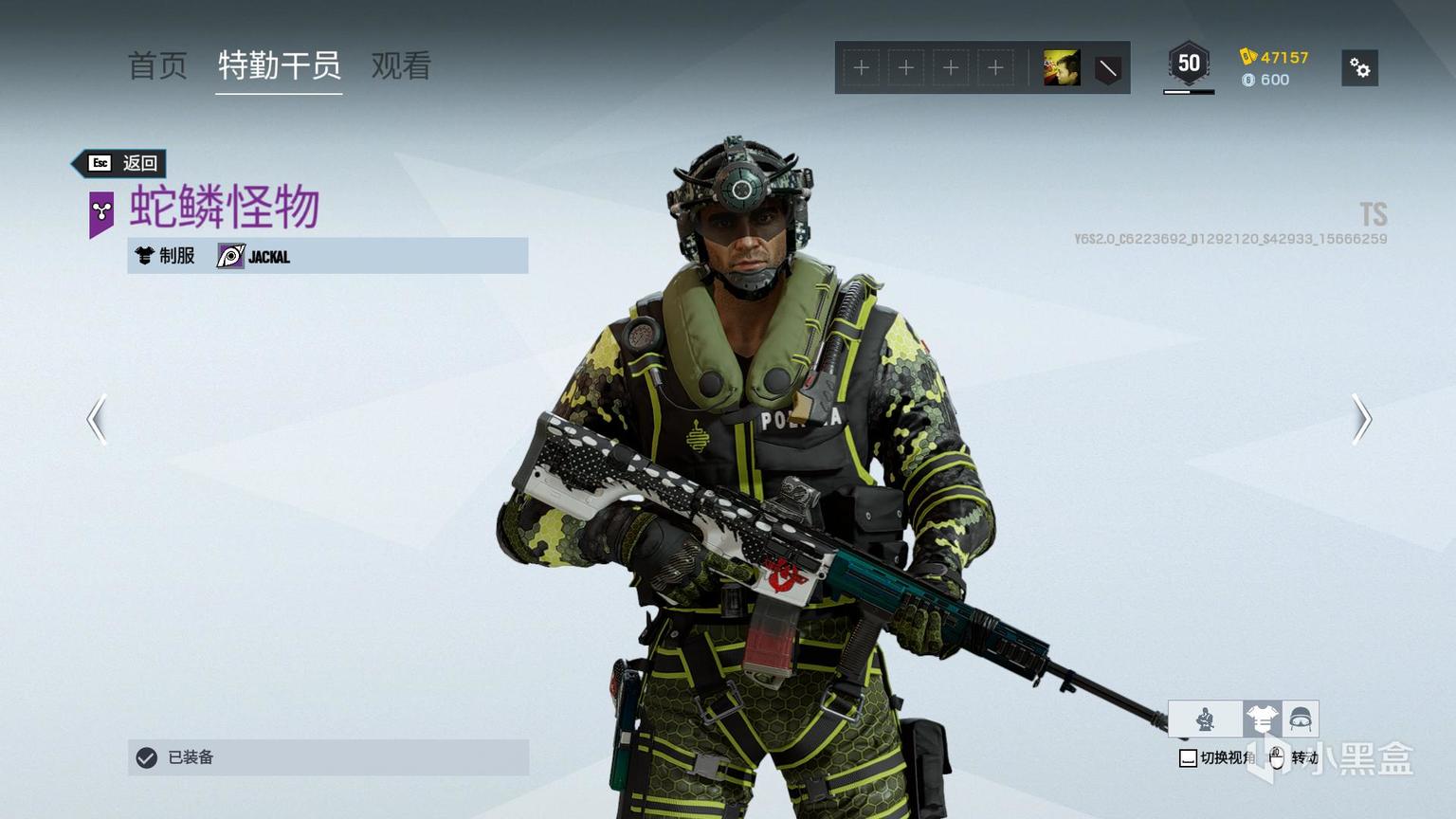Click the 返回 back button
This screenshot has width=1456, height=819.
[x=123, y=163]
